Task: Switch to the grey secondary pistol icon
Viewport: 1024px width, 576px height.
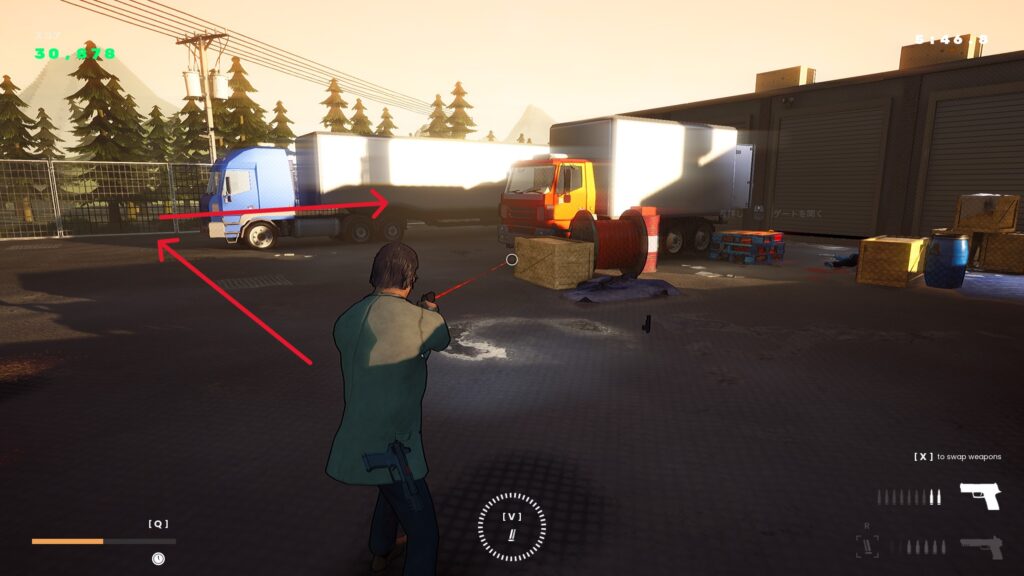Action: 981,547
